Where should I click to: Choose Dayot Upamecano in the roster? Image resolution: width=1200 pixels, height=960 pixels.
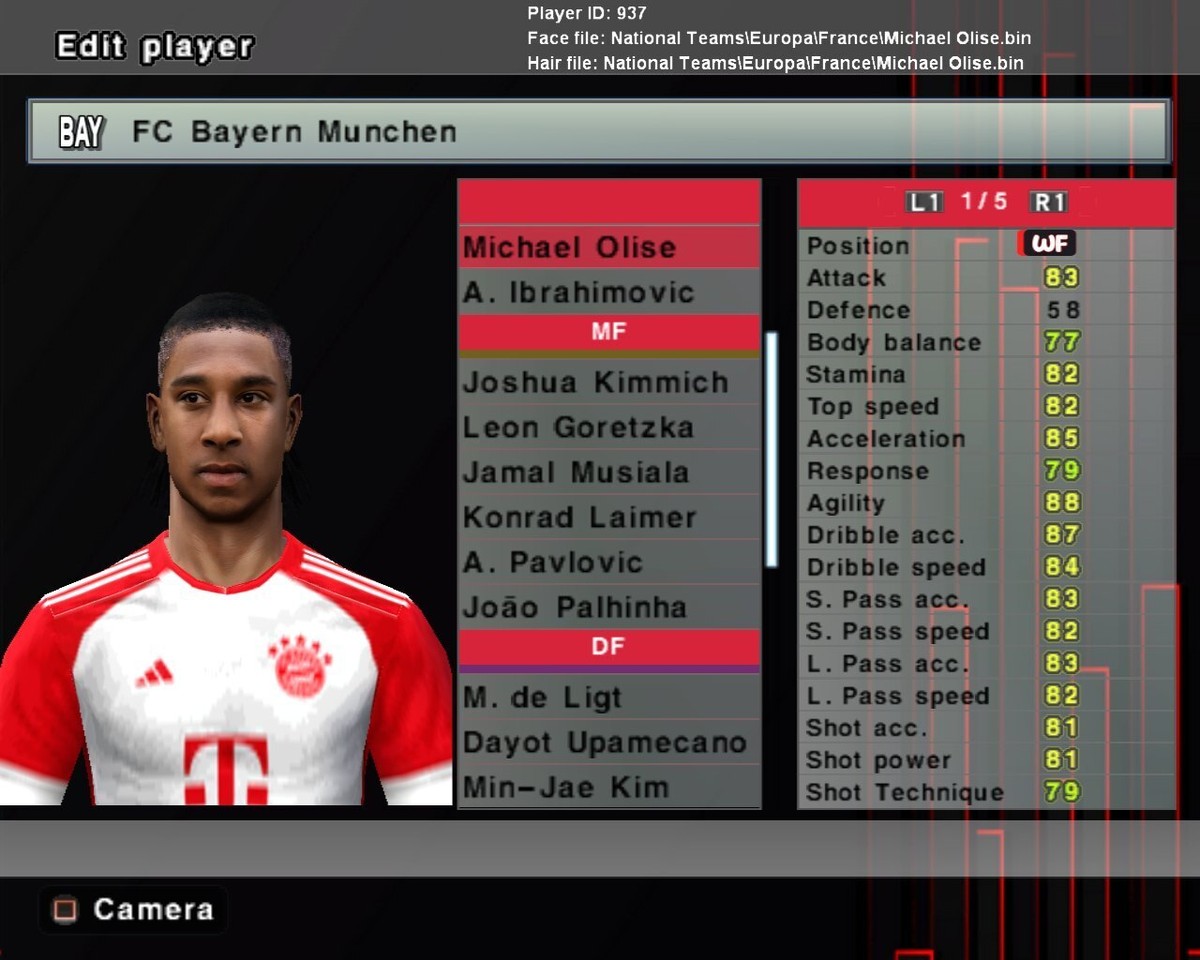608,743
